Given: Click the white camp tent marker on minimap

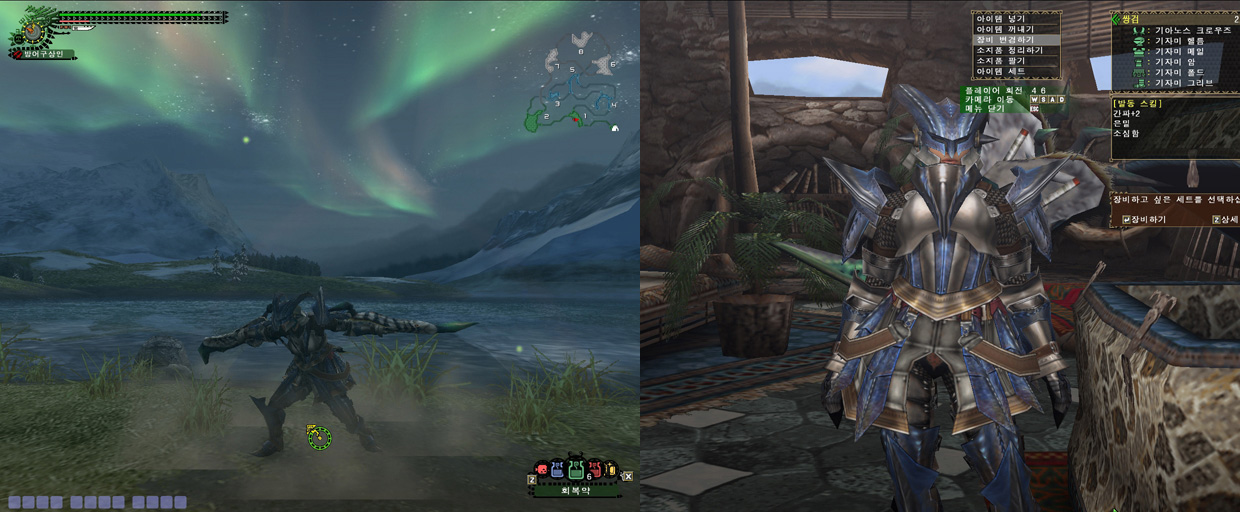Looking at the screenshot, I should [x=614, y=128].
